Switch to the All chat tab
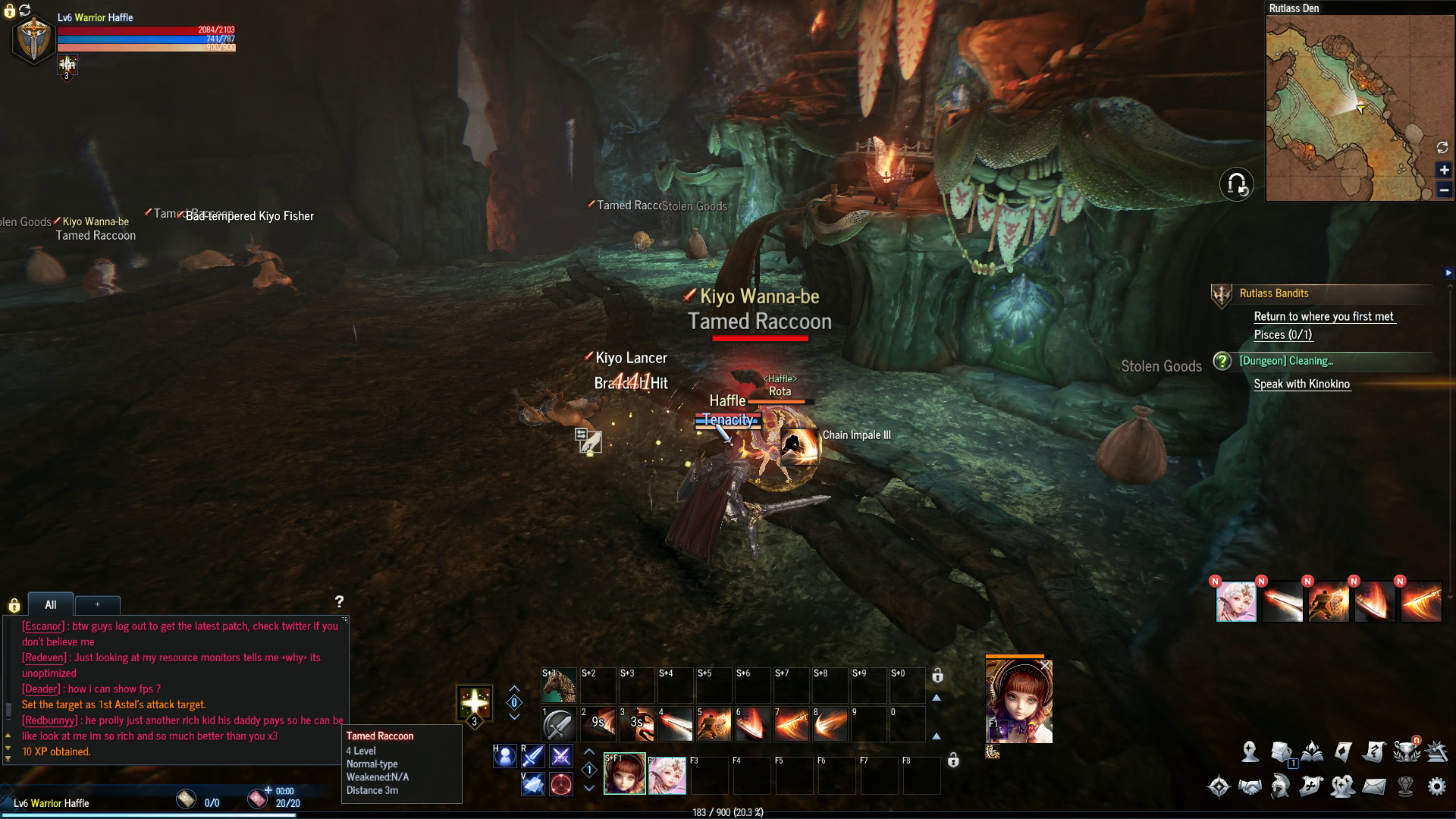Viewport: 1456px width, 819px height. click(x=51, y=604)
